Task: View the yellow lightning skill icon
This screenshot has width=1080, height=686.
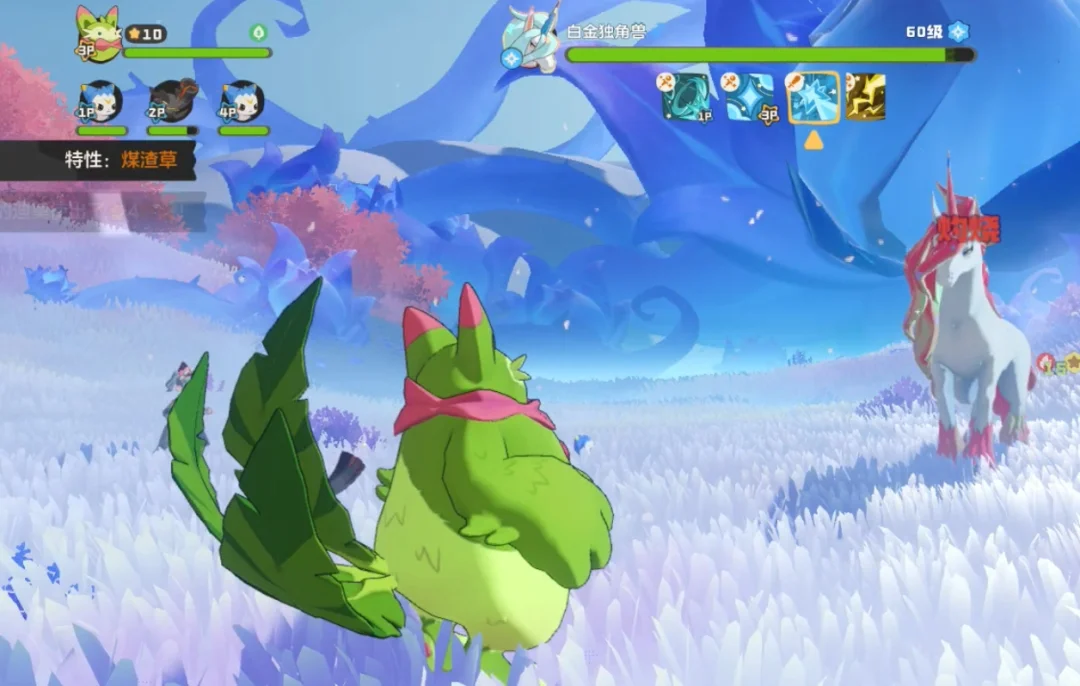Action: click(x=866, y=97)
